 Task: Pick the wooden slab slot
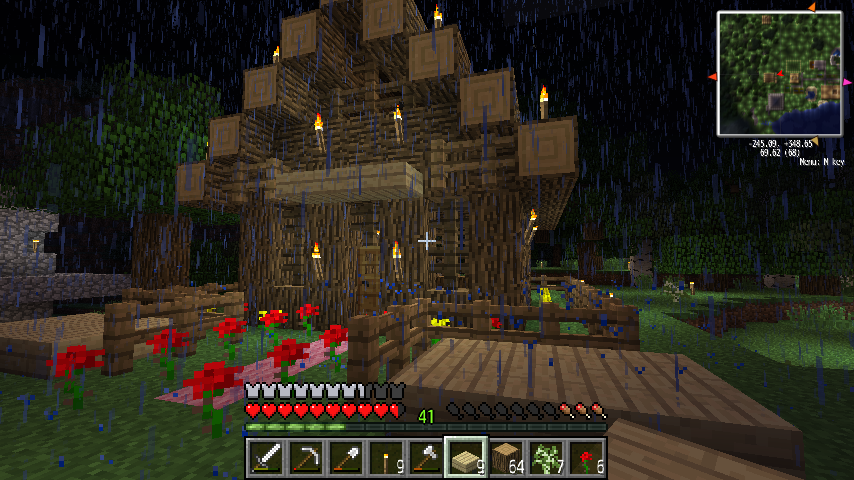click(x=465, y=458)
